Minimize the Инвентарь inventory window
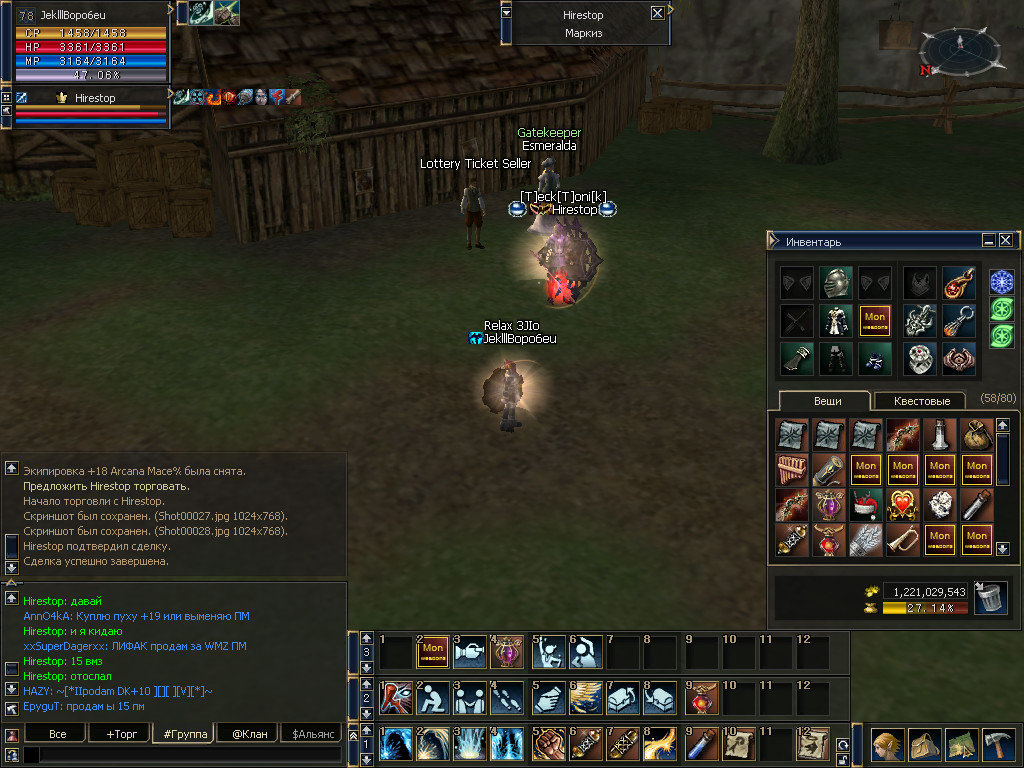Viewport: 1024px width, 768px height. pyautogui.click(x=988, y=241)
